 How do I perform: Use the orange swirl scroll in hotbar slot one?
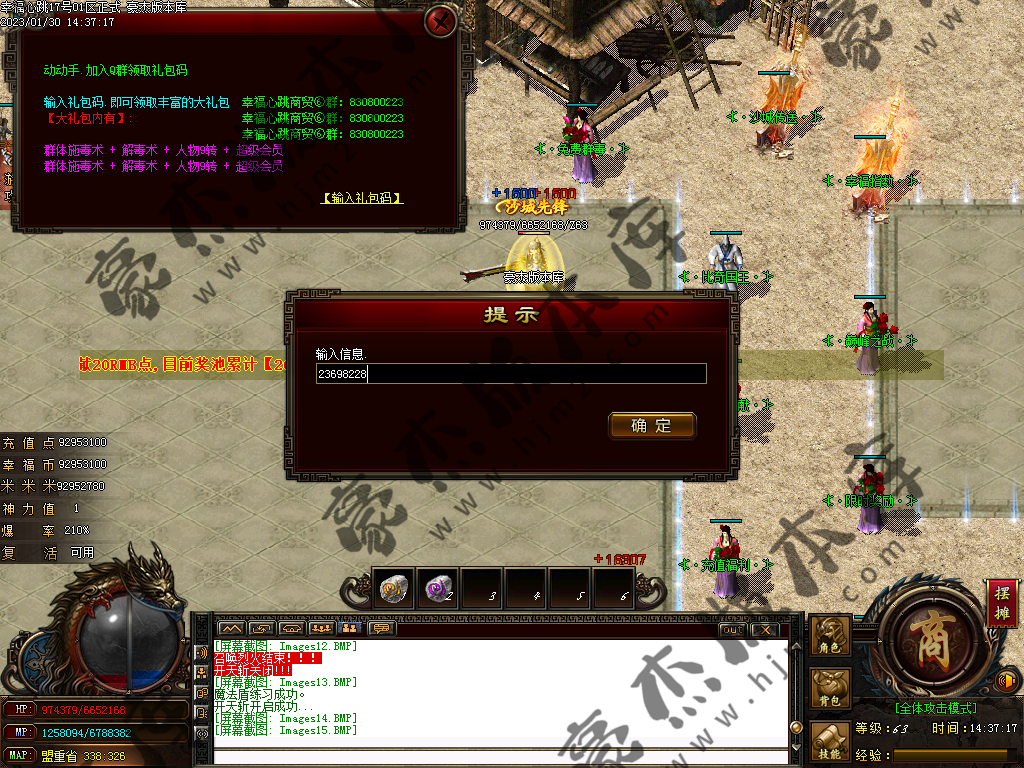(x=394, y=589)
